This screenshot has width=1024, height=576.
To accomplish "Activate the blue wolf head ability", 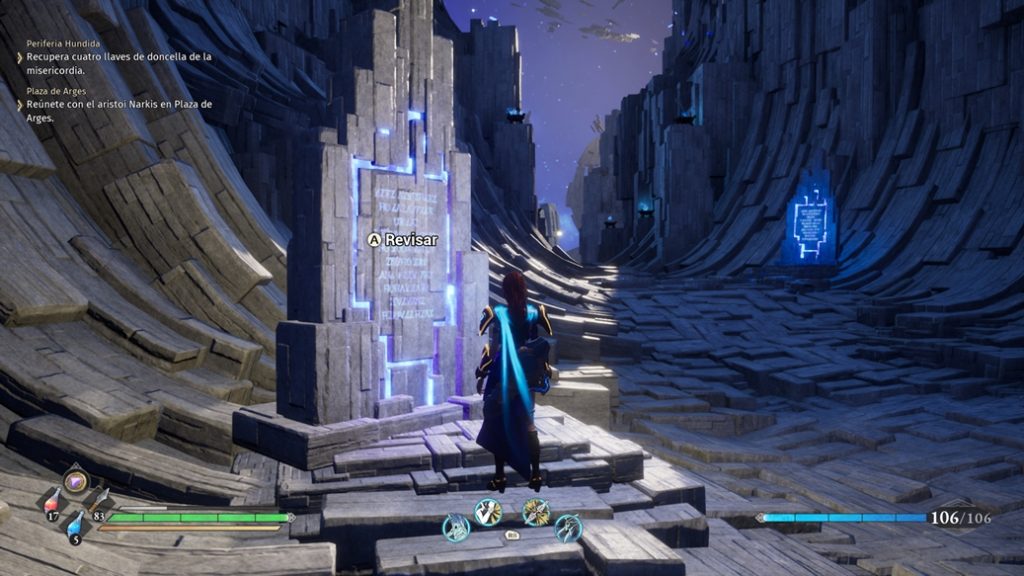I will (456, 527).
